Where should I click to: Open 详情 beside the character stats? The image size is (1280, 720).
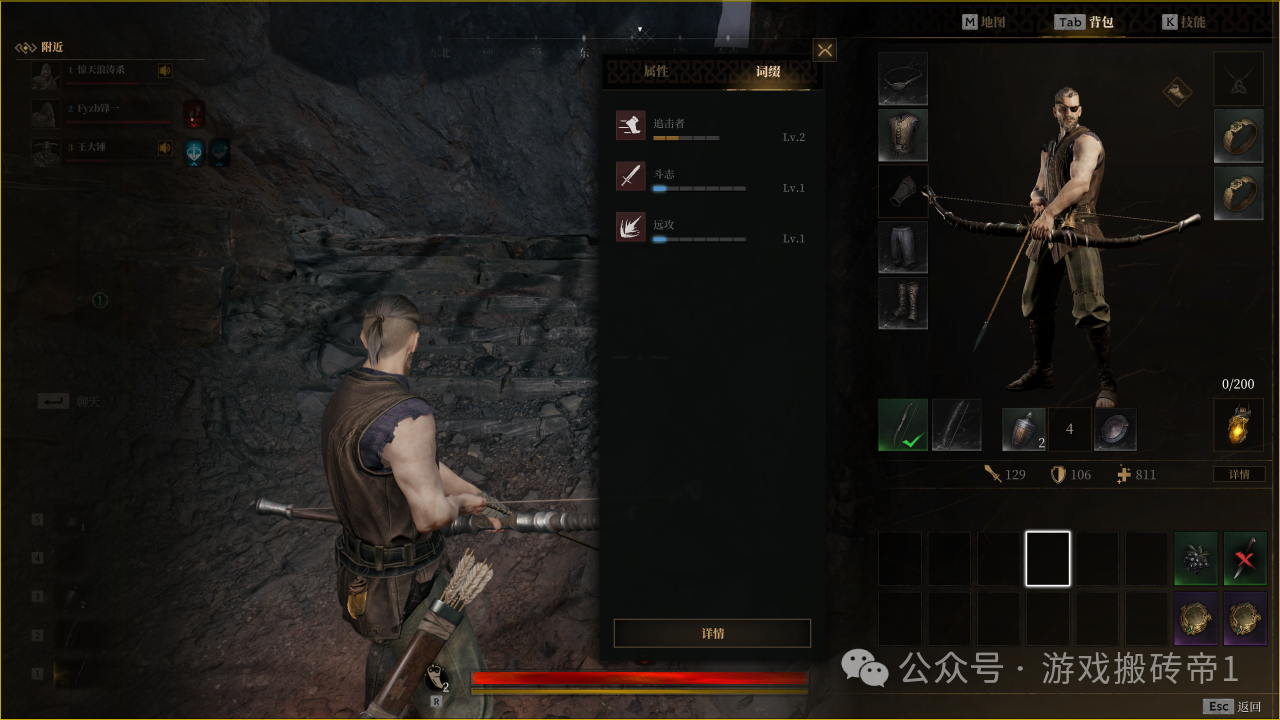tap(1239, 474)
